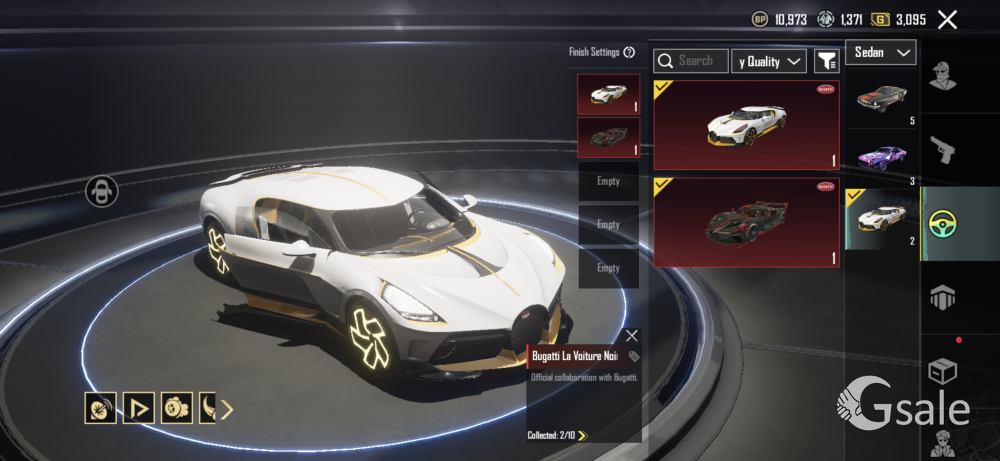Activate the play triangle preview effect icon
Viewport: 1000px width, 461px height.
[x=138, y=408]
